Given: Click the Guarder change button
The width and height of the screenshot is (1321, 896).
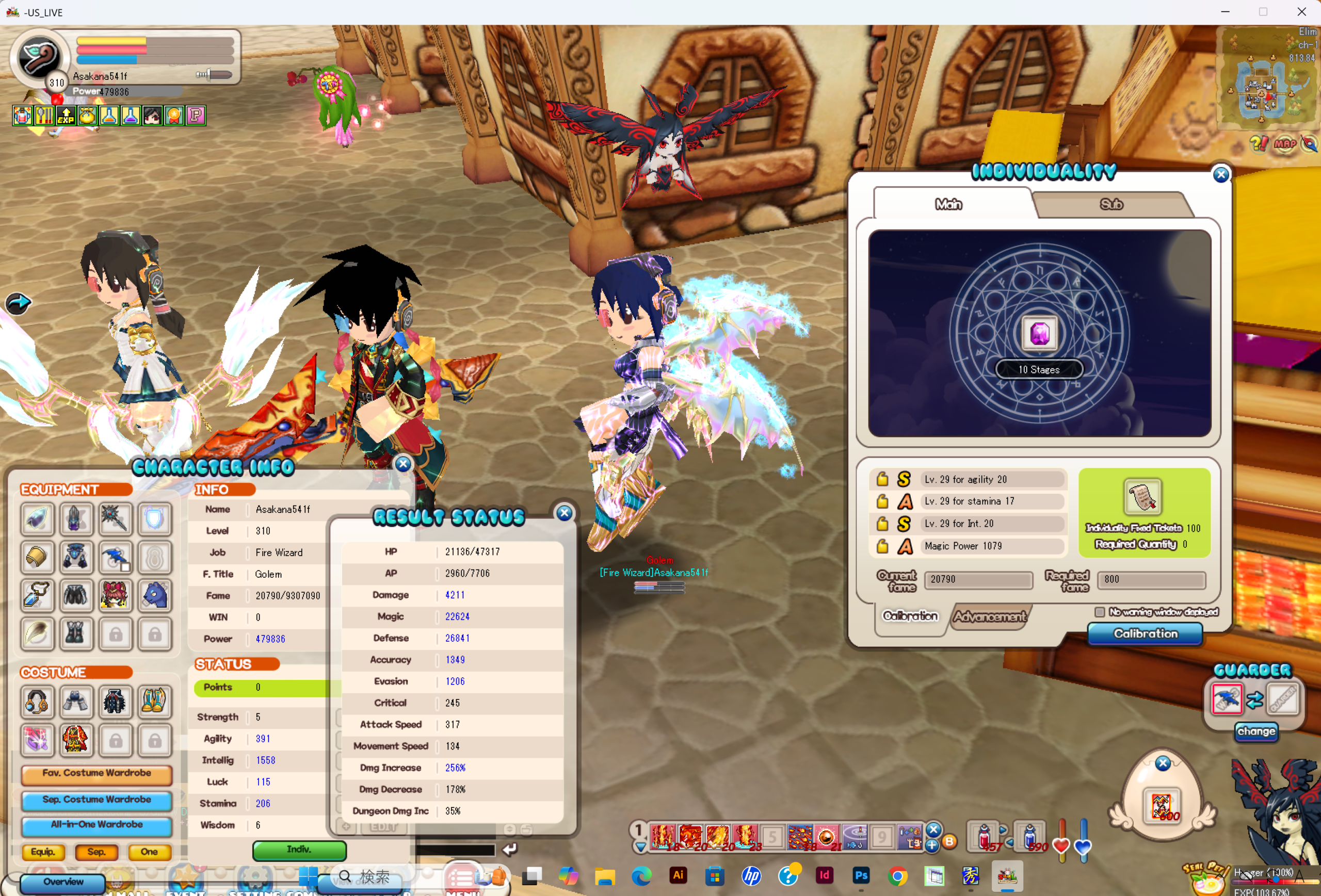Looking at the screenshot, I should click(x=1255, y=731).
